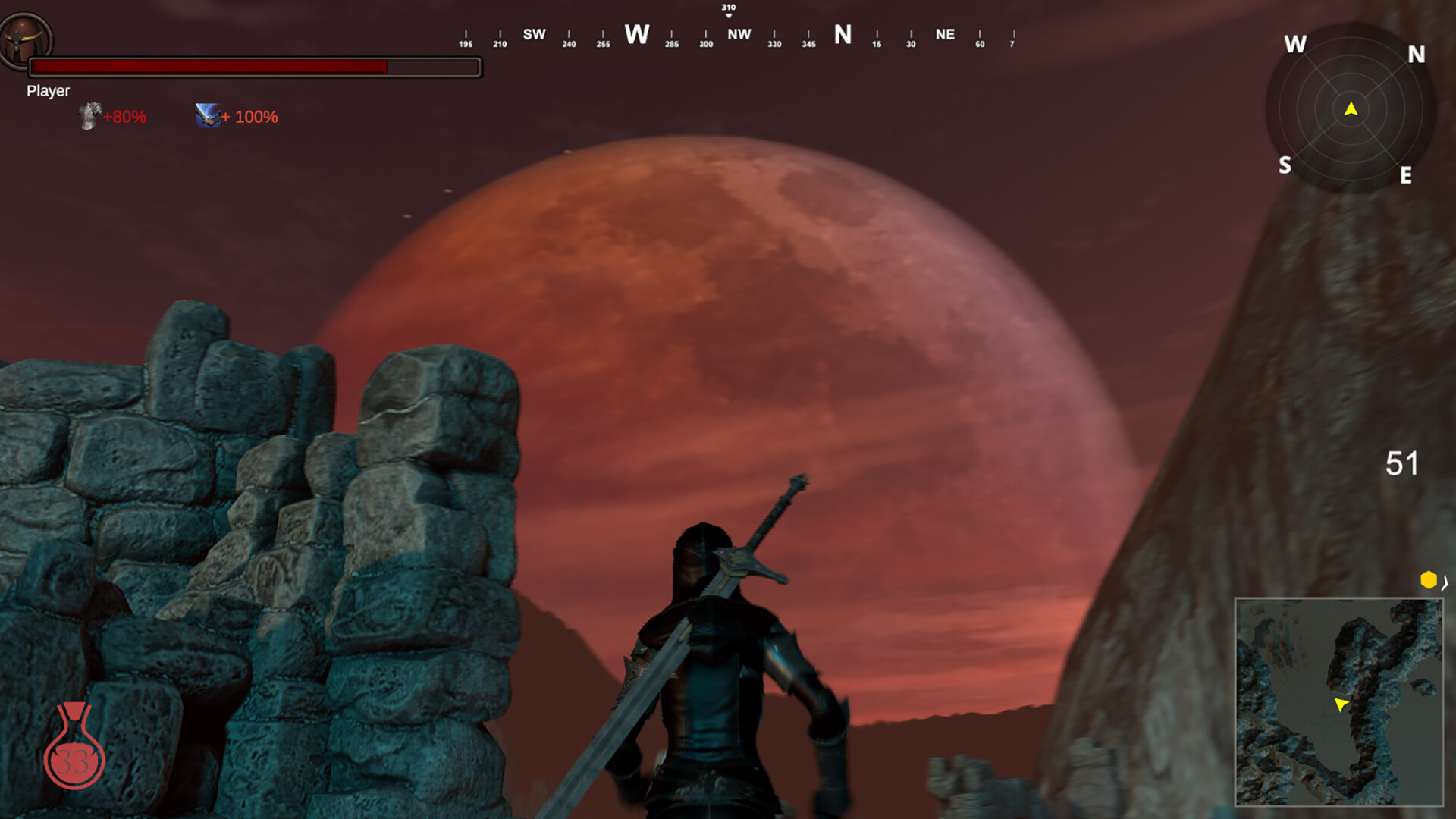Click the SW label on the heading strip
The width and height of the screenshot is (1456, 819).
[535, 34]
